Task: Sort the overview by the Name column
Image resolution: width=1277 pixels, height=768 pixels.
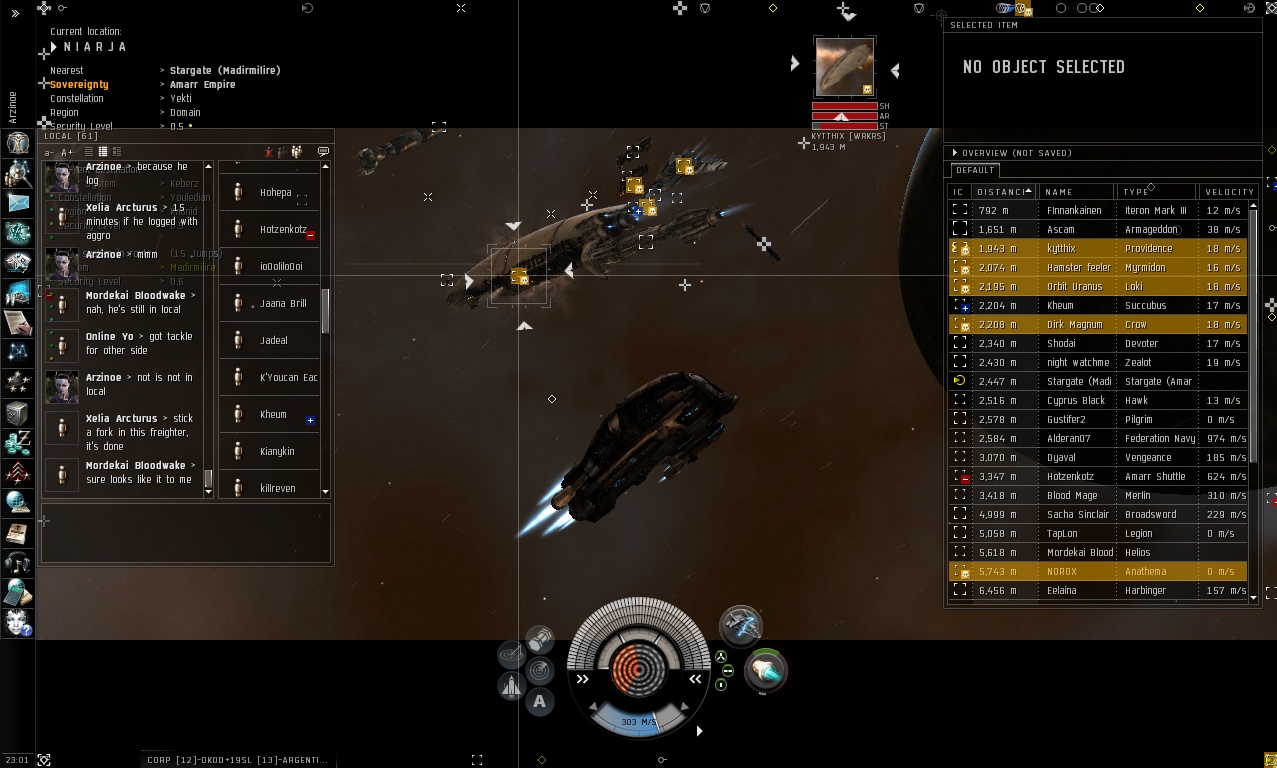Action: (1058, 192)
